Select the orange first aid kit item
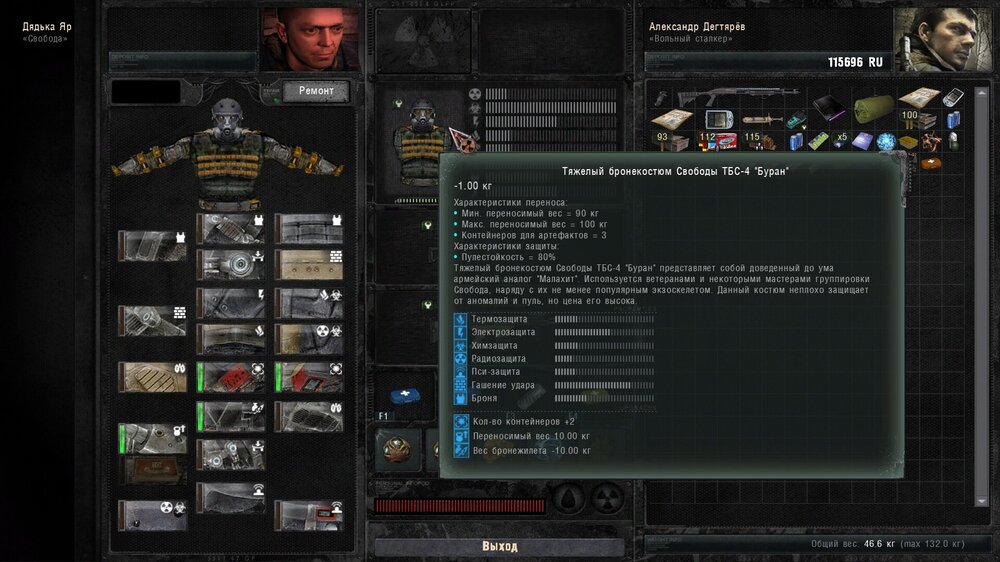Viewport: 1000px width, 562px height. click(932, 161)
